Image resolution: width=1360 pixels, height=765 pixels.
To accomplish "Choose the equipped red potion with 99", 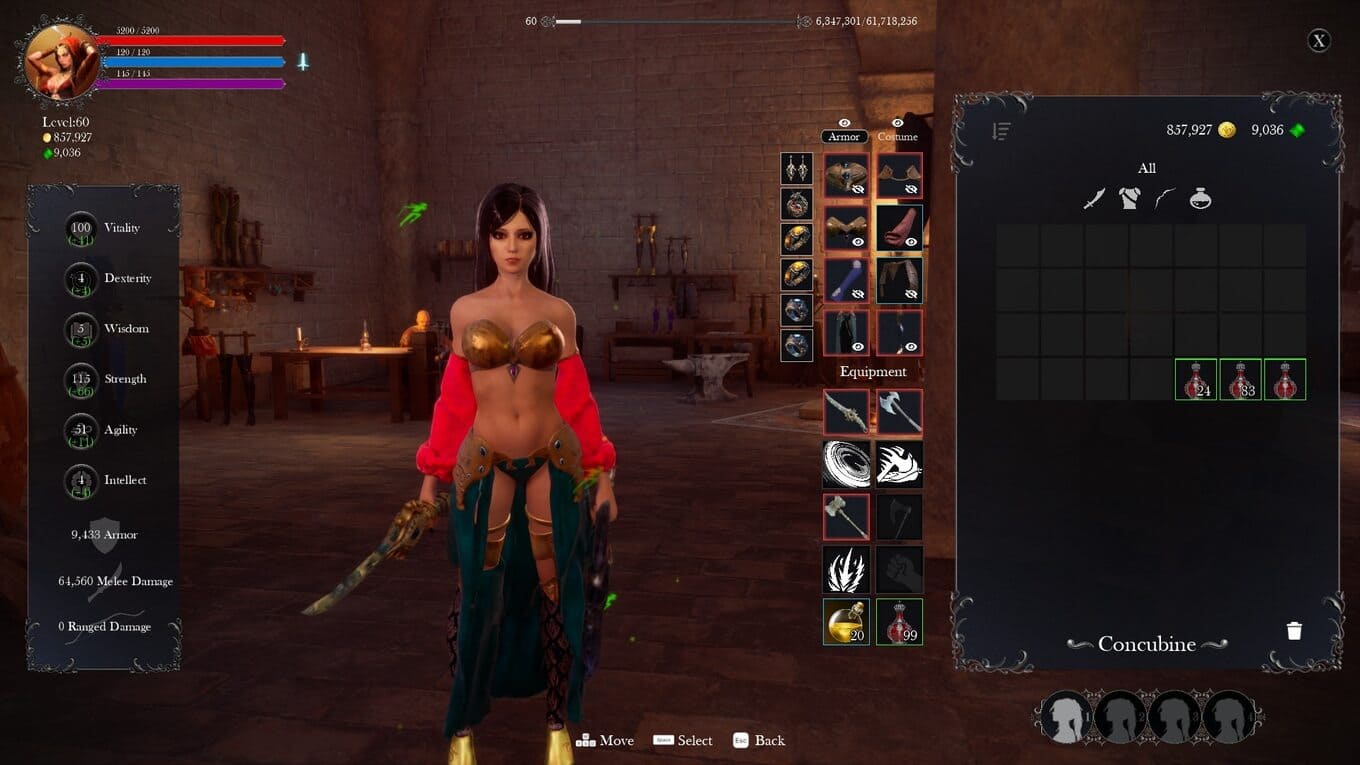I will (899, 622).
